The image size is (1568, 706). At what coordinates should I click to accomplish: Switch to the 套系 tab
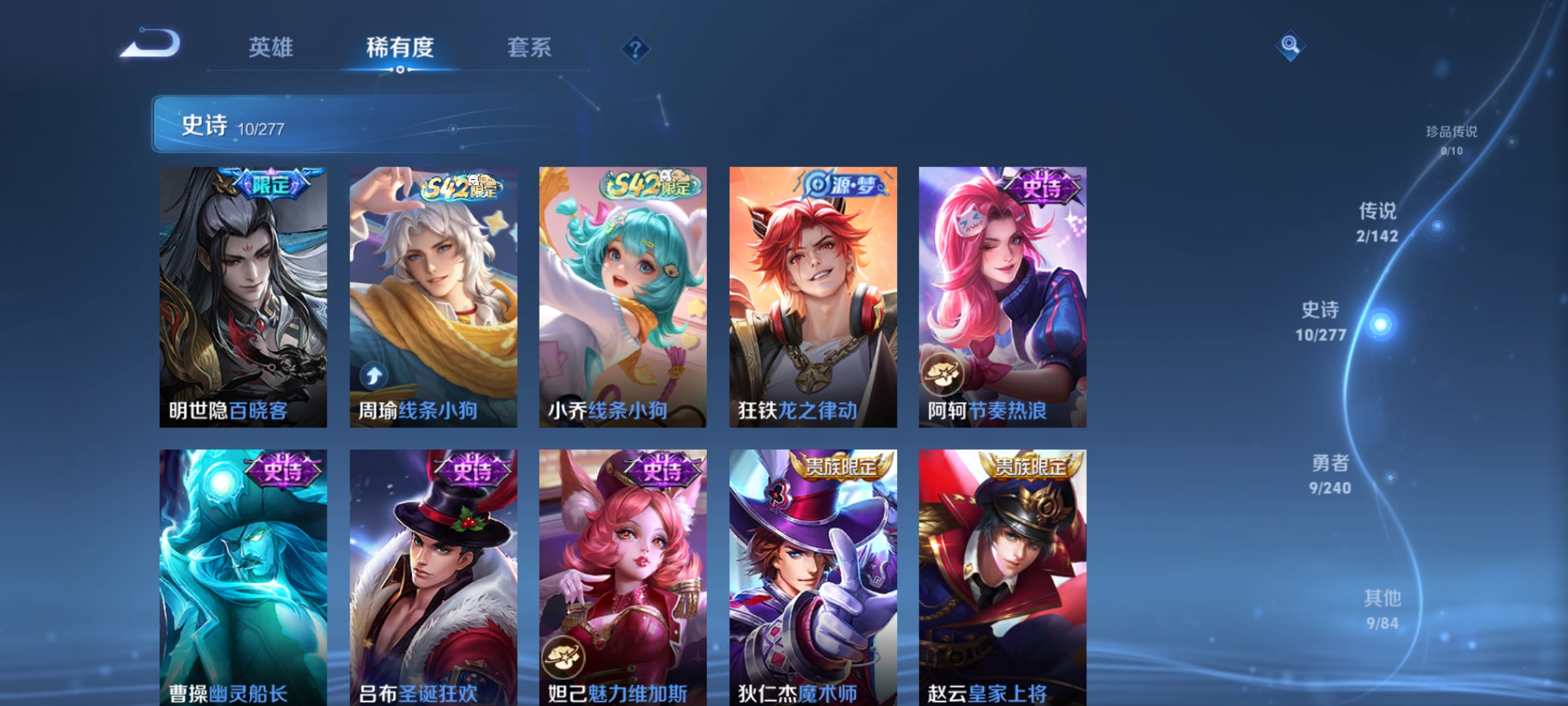pyautogui.click(x=530, y=48)
